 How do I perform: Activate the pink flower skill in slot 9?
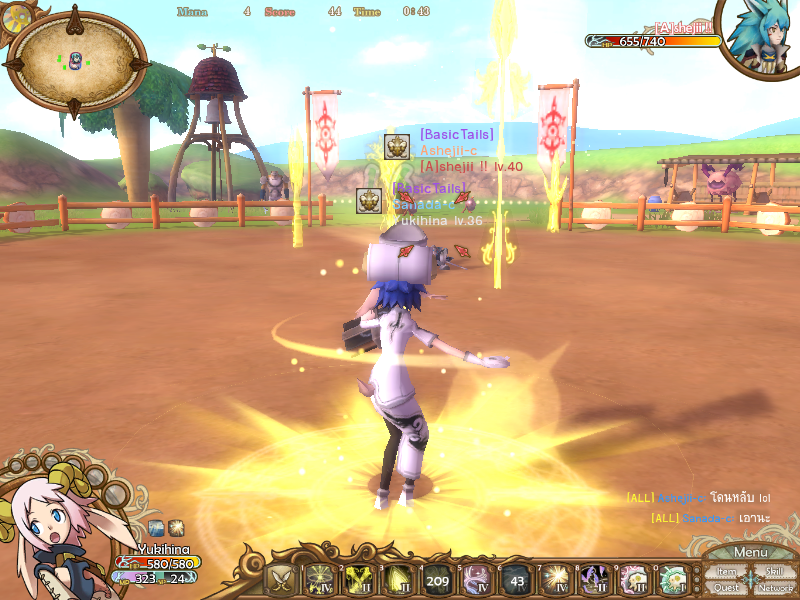(x=633, y=579)
